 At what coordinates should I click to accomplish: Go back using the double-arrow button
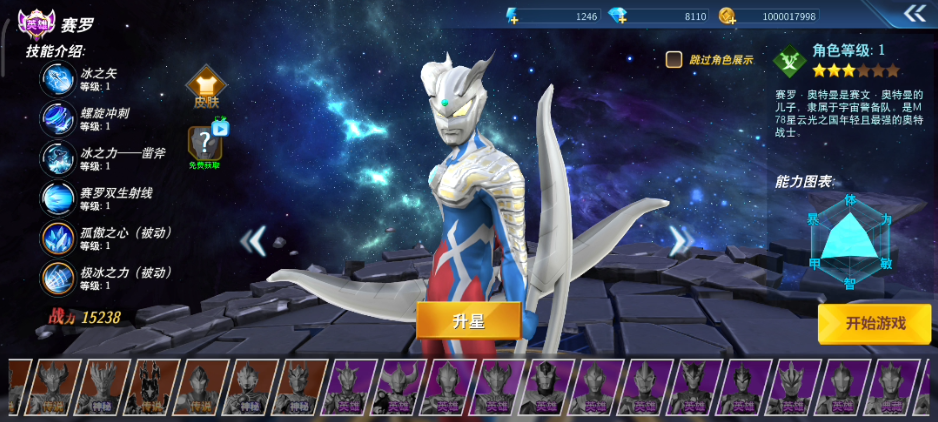click(915, 13)
